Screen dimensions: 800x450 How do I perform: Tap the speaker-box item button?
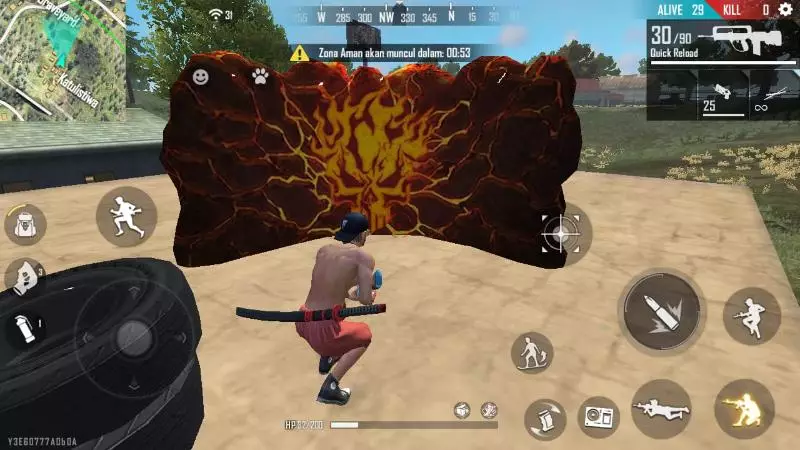(600, 416)
